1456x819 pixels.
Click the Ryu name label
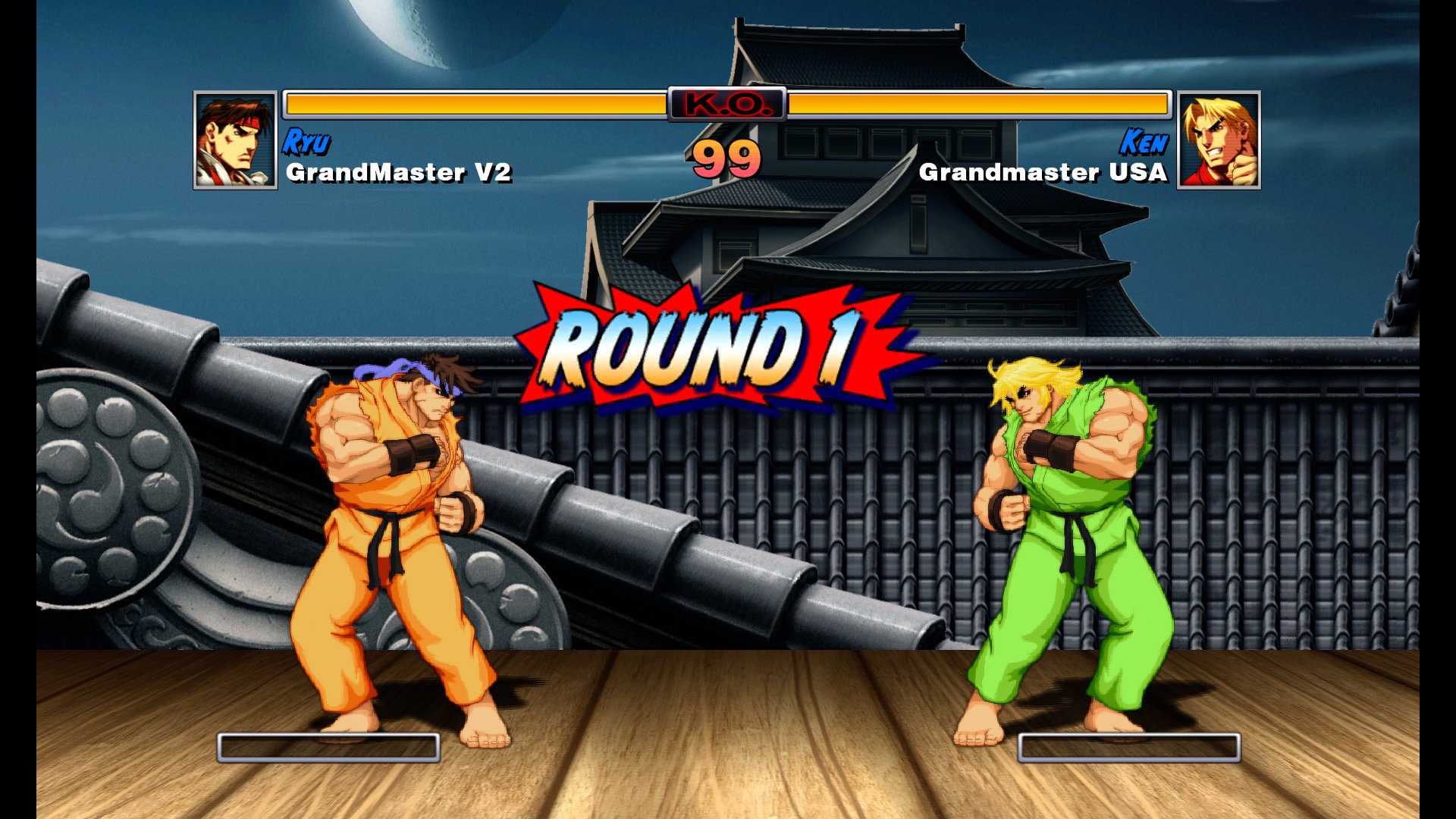(x=306, y=140)
